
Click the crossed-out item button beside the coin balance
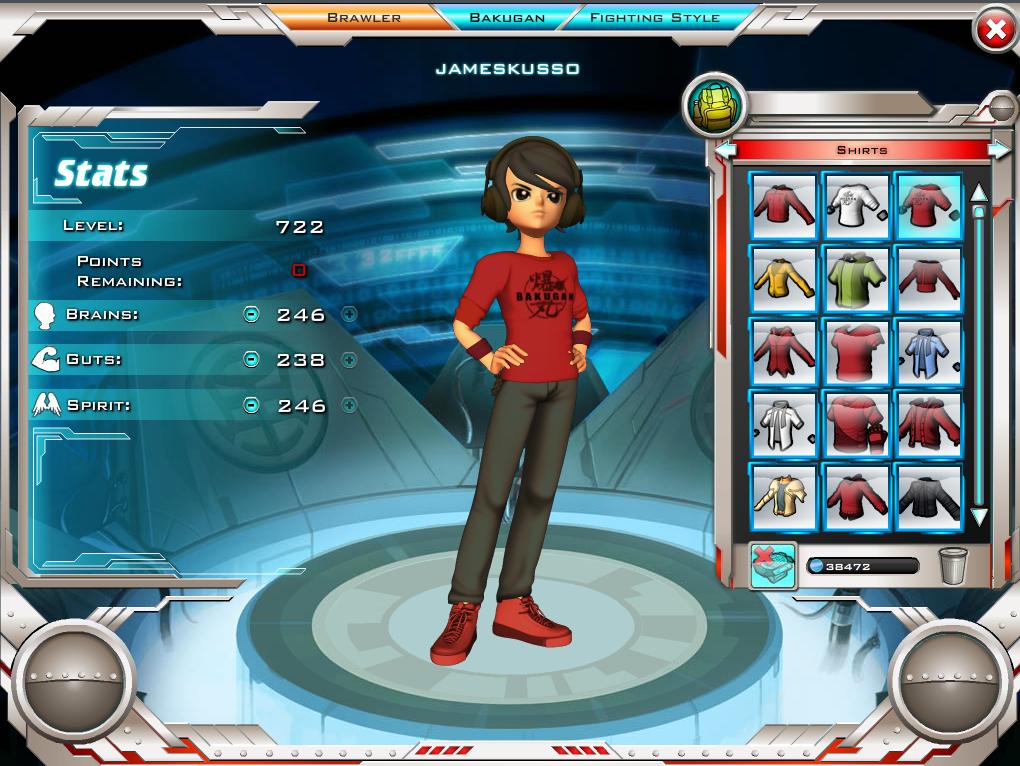pos(772,566)
